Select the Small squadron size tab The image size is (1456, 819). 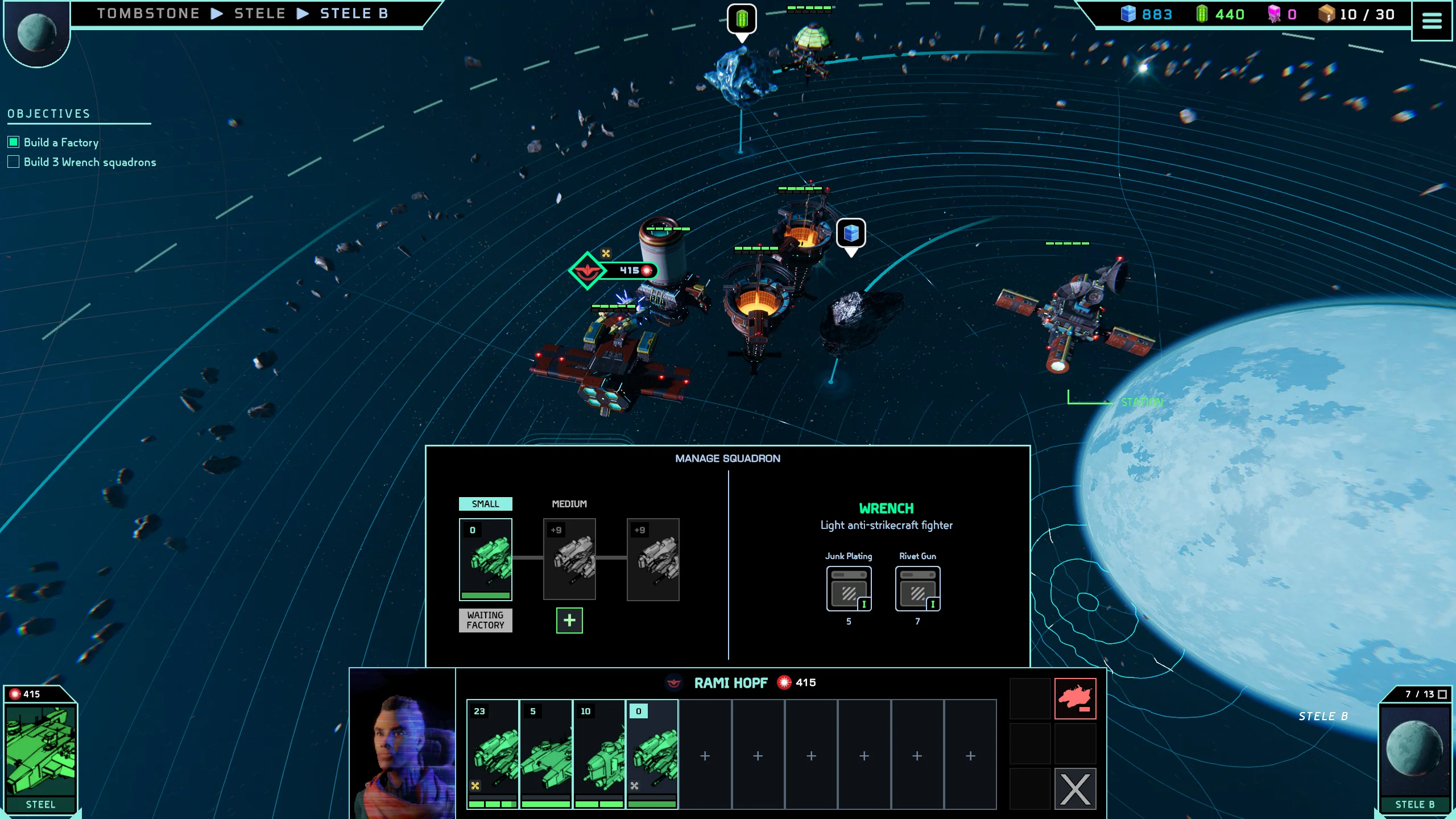coord(485,504)
